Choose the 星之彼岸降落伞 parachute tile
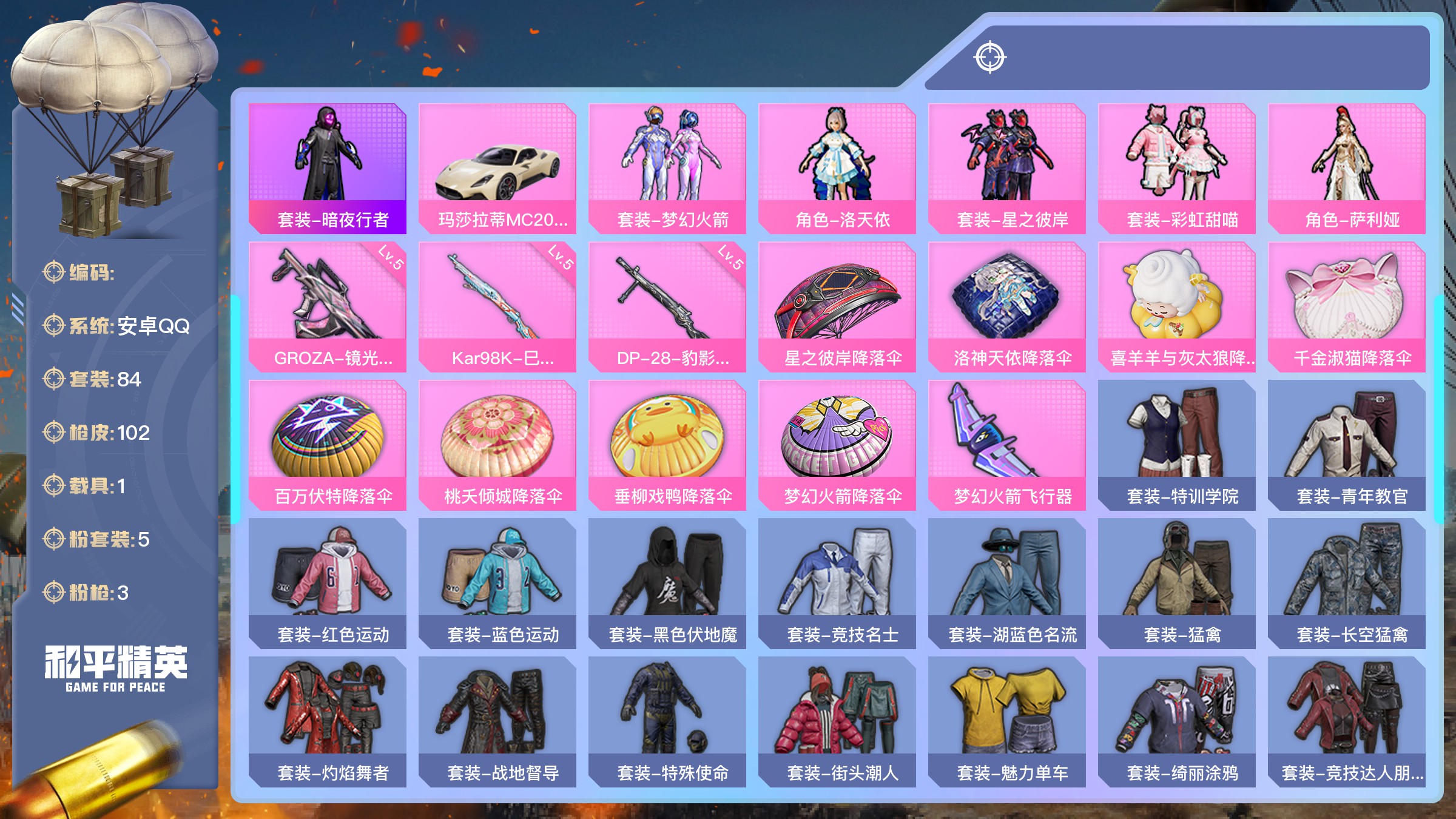The width and height of the screenshot is (1456, 819). click(x=837, y=306)
